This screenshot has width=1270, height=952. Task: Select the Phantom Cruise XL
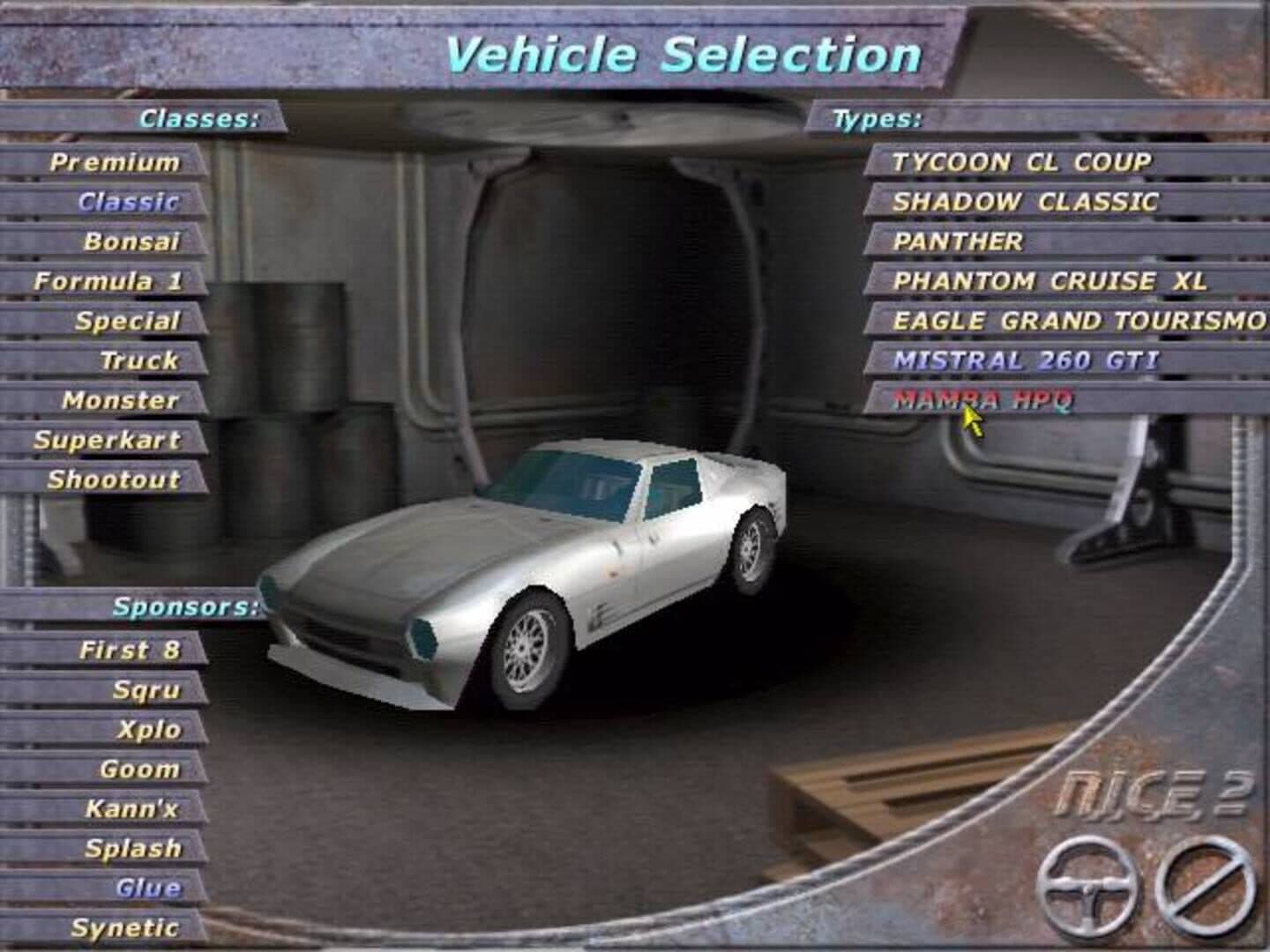pyautogui.click(x=1050, y=281)
